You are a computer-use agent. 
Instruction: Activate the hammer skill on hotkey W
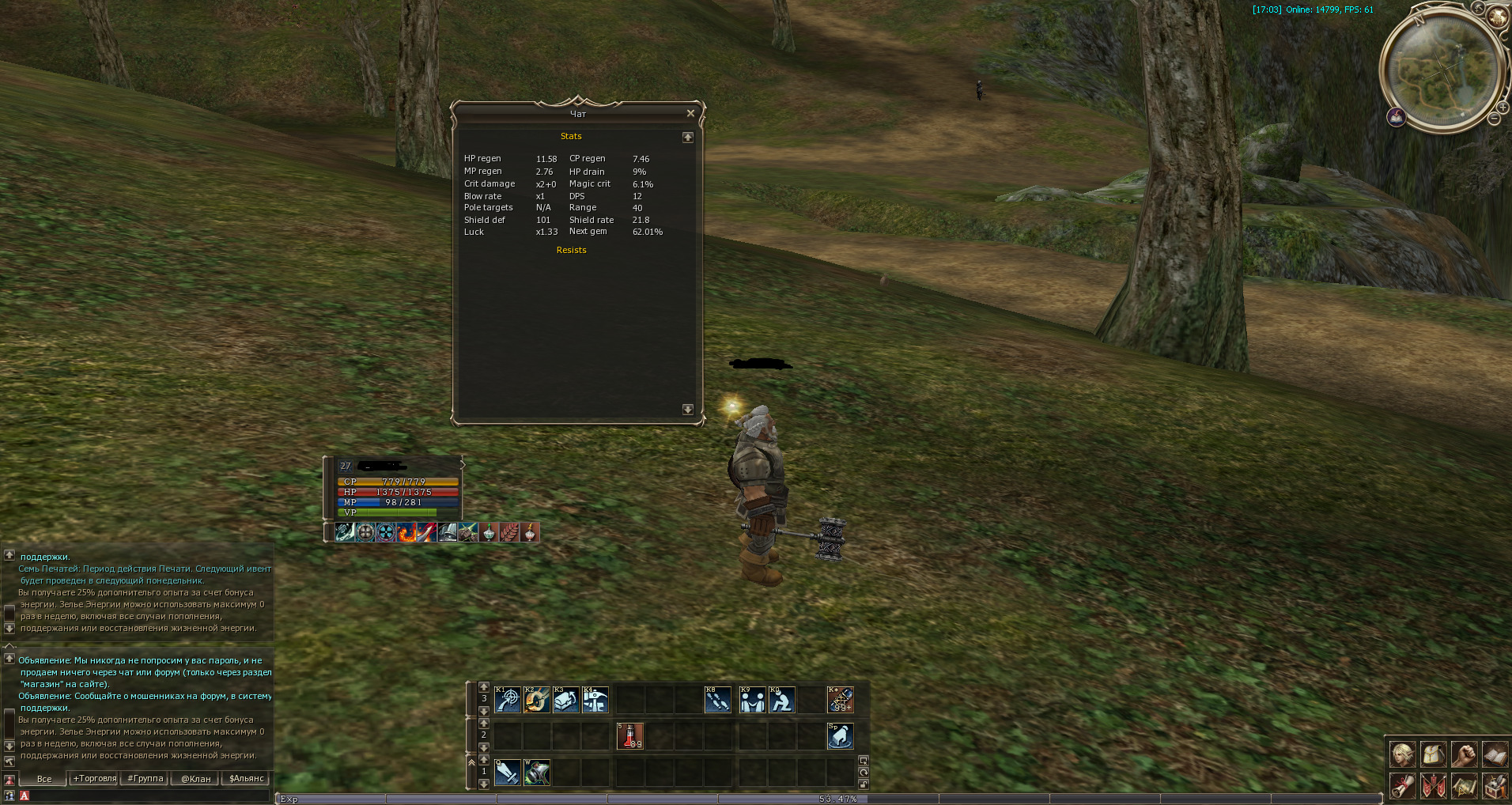click(537, 773)
